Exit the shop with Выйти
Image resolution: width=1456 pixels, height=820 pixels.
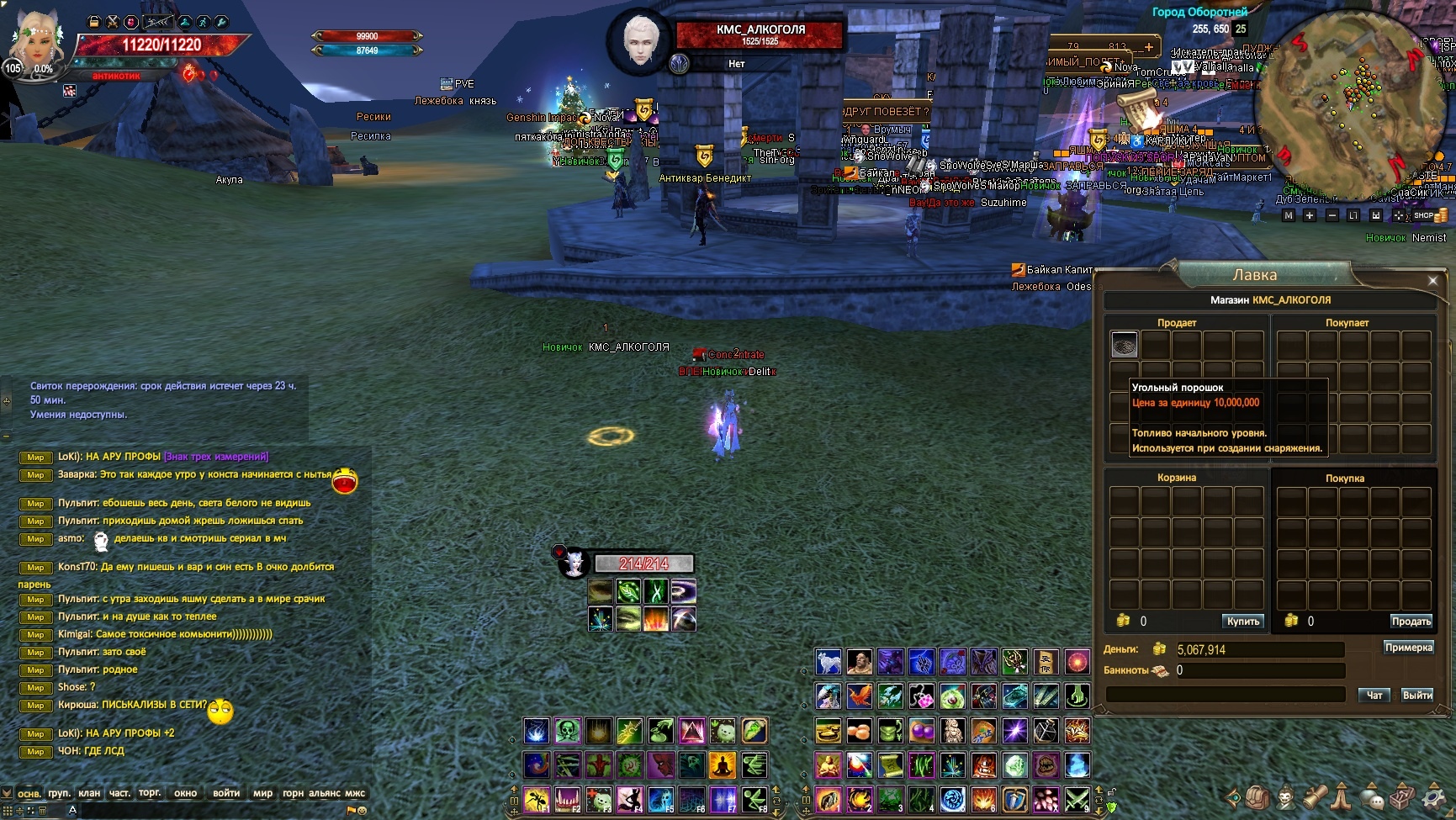[x=1416, y=696]
